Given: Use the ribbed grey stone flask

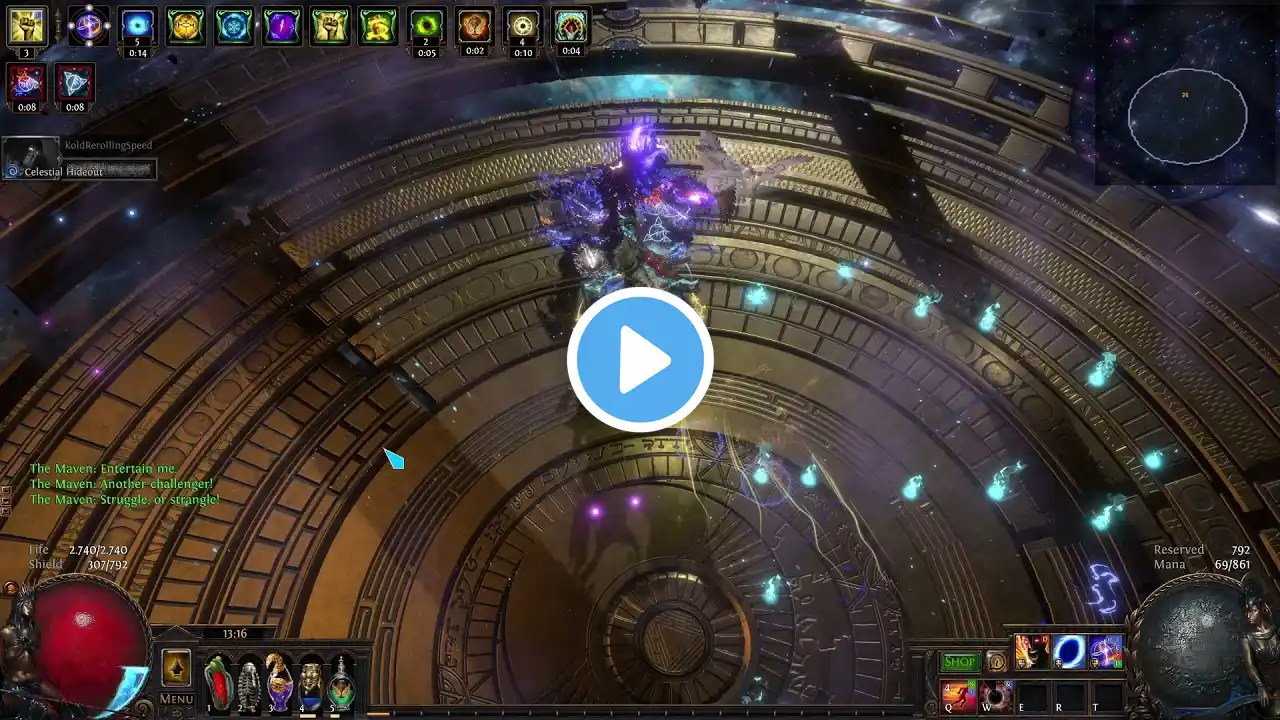Looking at the screenshot, I should point(249,683).
